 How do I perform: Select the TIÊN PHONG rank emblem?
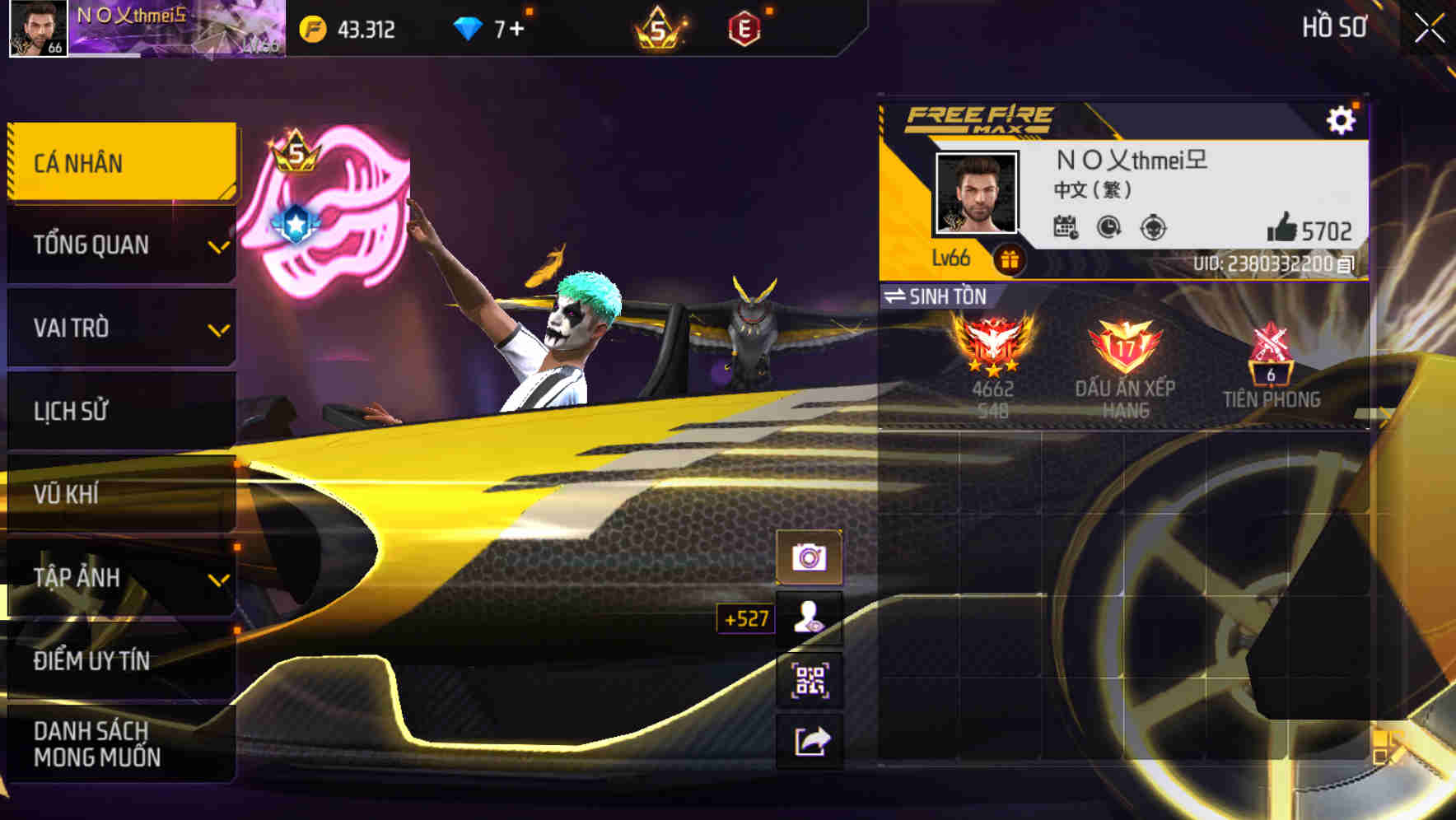tap(1271, 354)
